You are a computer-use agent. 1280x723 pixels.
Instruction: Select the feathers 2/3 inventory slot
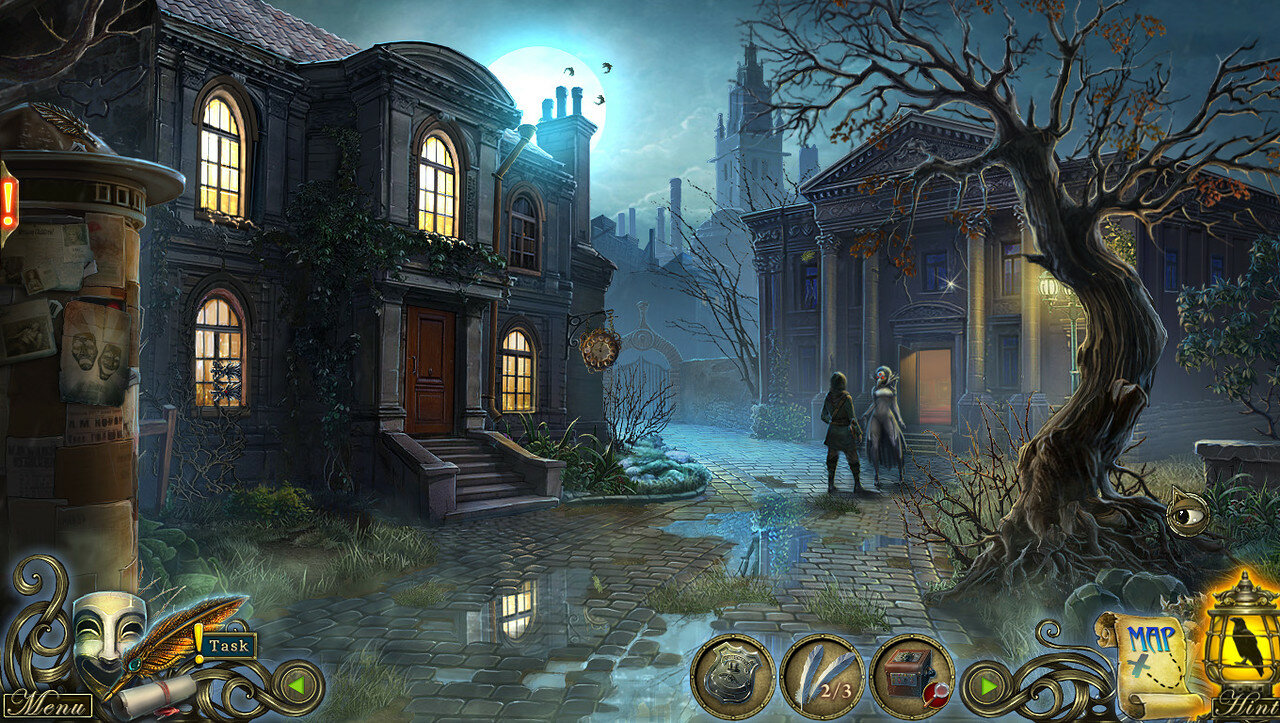pyautogui.click(x=822, y=677)
